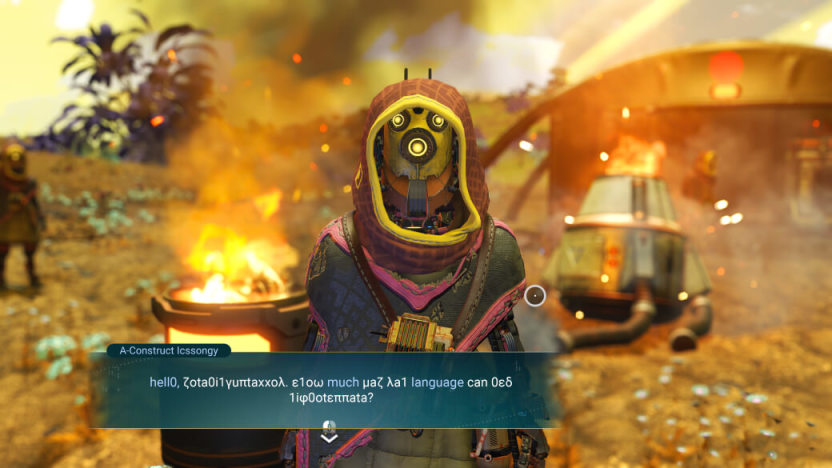This screenshot has height=468, width=832.
Task: Advance the A-Construct Icssongy dialogue box
Action: point(329,433)
